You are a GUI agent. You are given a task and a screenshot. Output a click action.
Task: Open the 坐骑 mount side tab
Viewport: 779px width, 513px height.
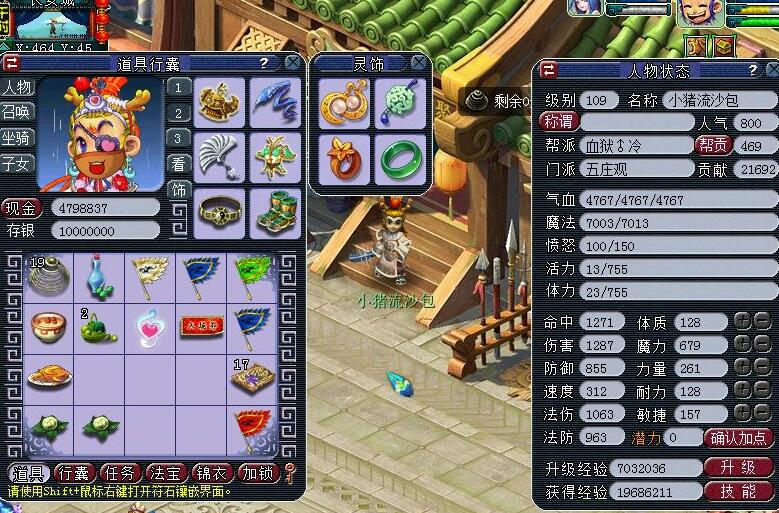(16, 138)
